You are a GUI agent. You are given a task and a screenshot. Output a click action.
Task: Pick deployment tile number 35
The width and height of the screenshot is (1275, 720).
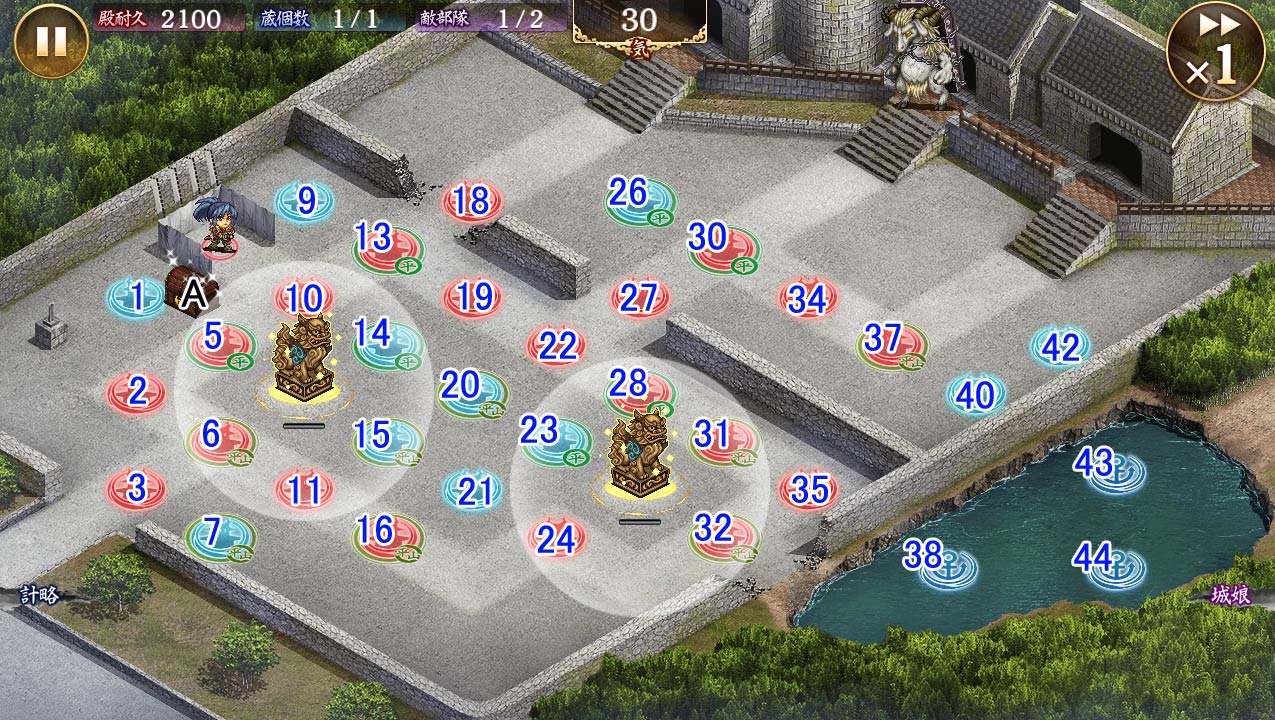[808, 489]
